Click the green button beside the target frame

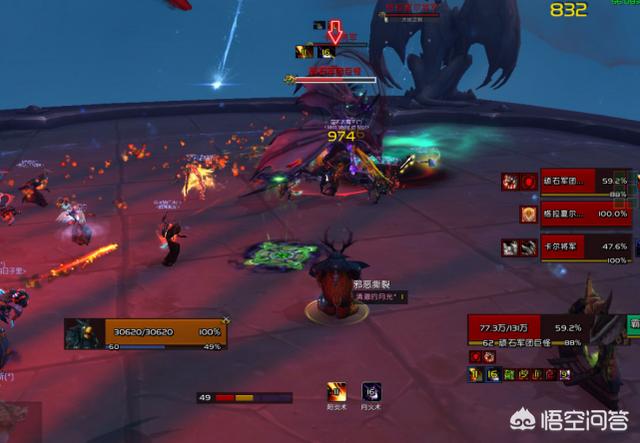click(632, 325)
